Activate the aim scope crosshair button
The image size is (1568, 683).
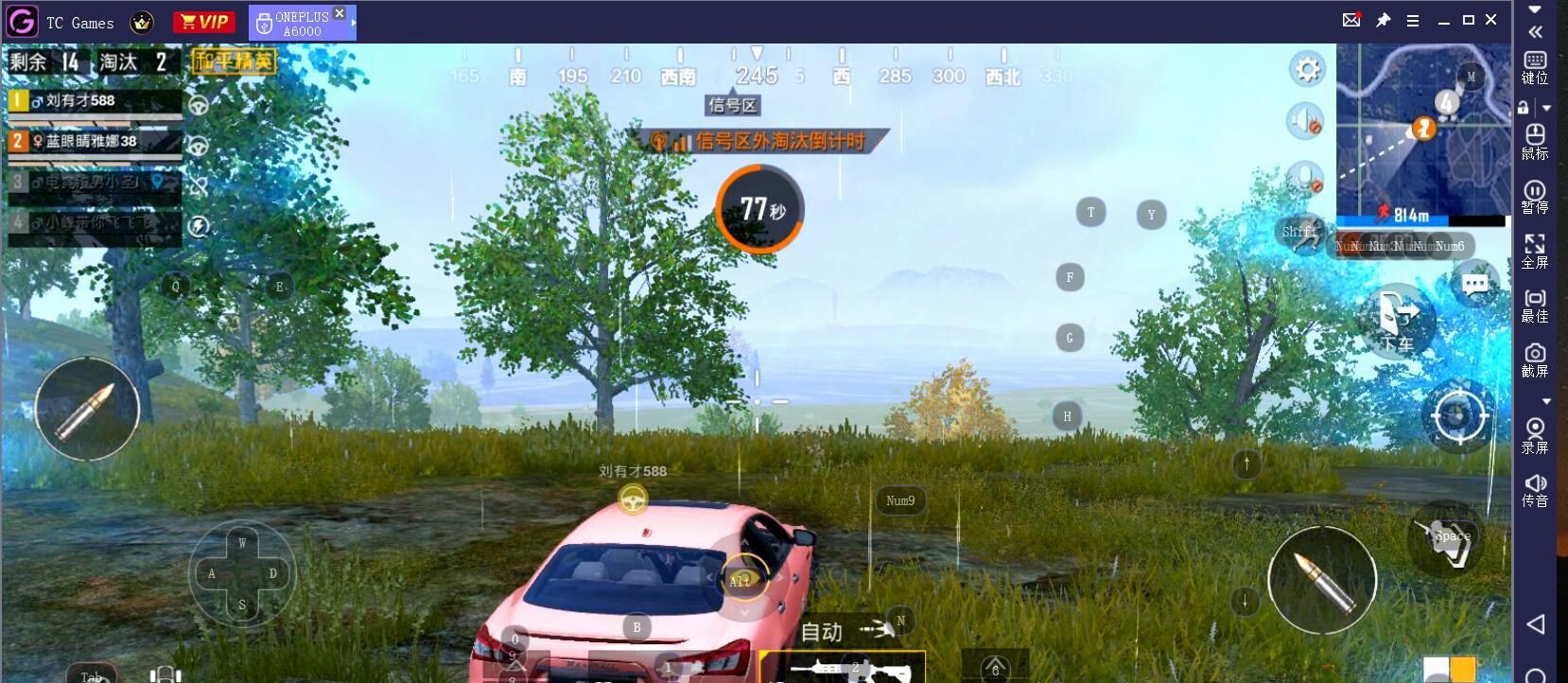click(1458, 415)
